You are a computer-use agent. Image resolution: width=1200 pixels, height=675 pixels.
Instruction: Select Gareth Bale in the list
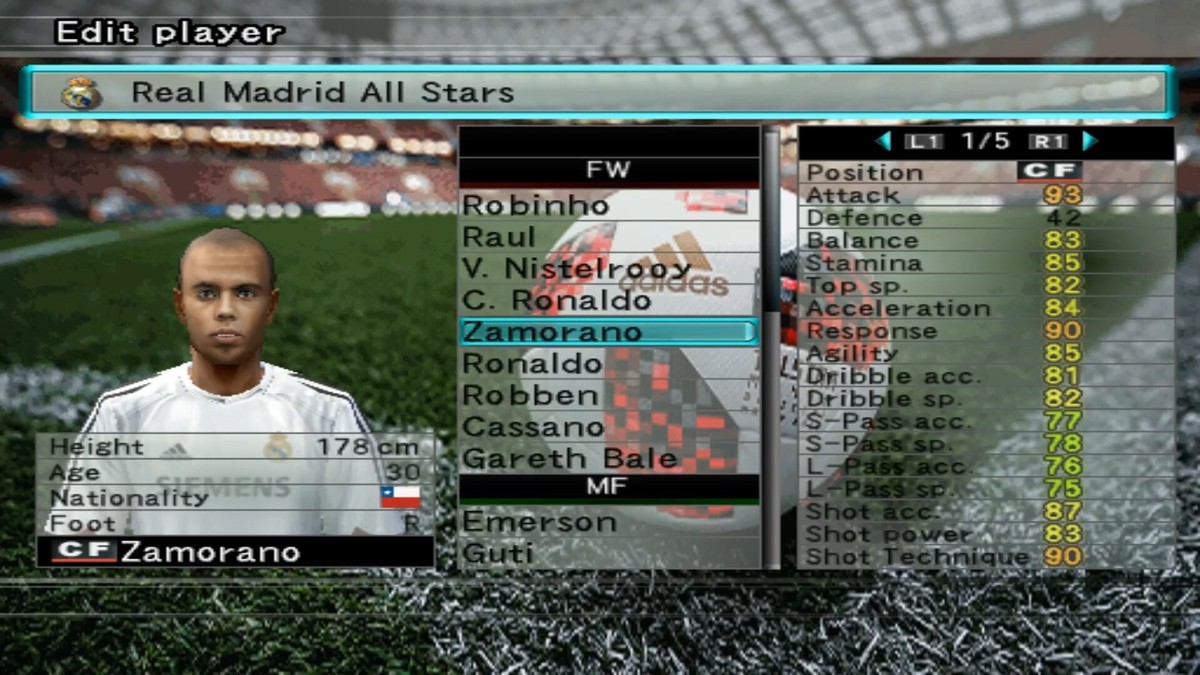coord(570,459)
